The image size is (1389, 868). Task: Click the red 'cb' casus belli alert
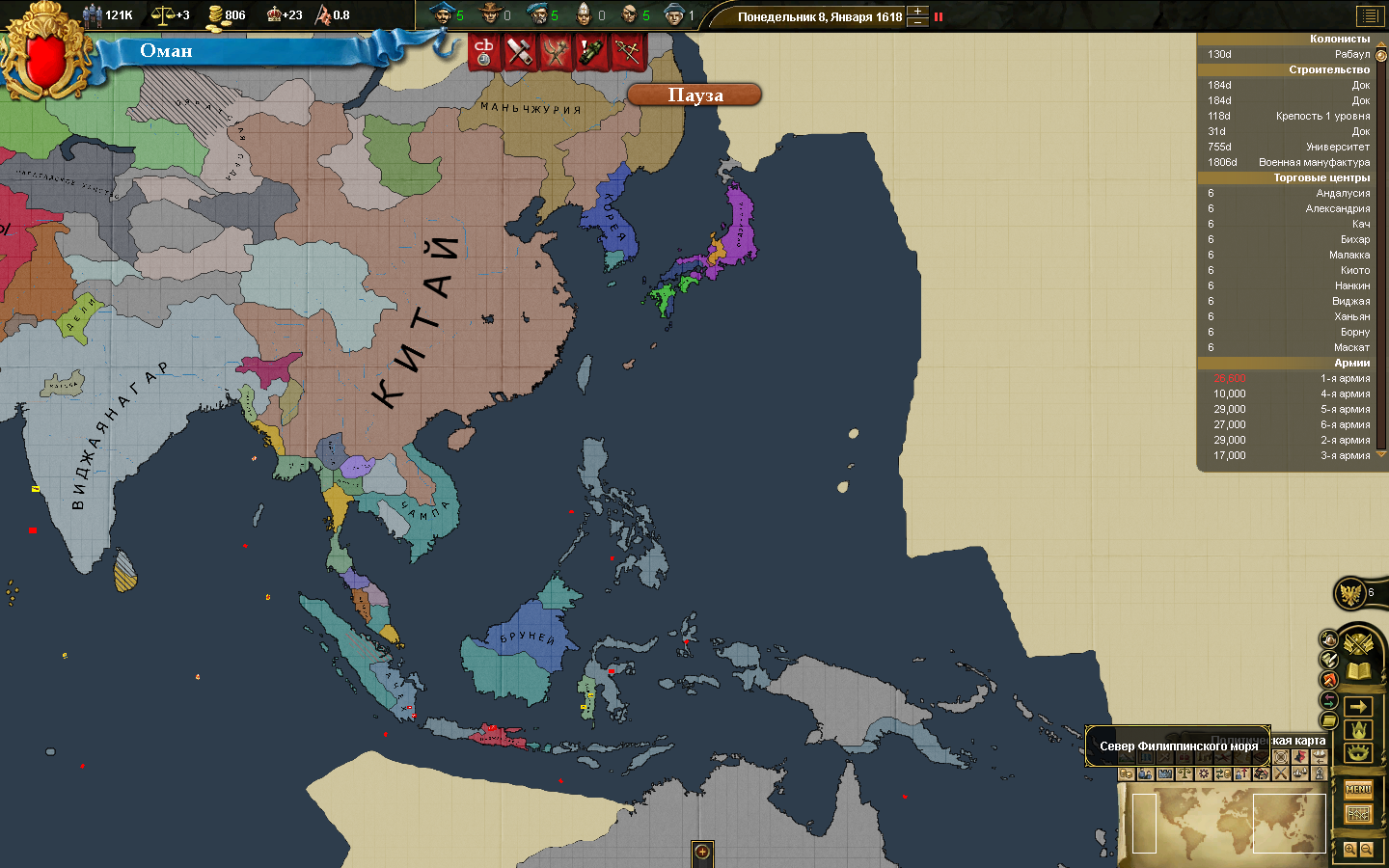point(484,52)
